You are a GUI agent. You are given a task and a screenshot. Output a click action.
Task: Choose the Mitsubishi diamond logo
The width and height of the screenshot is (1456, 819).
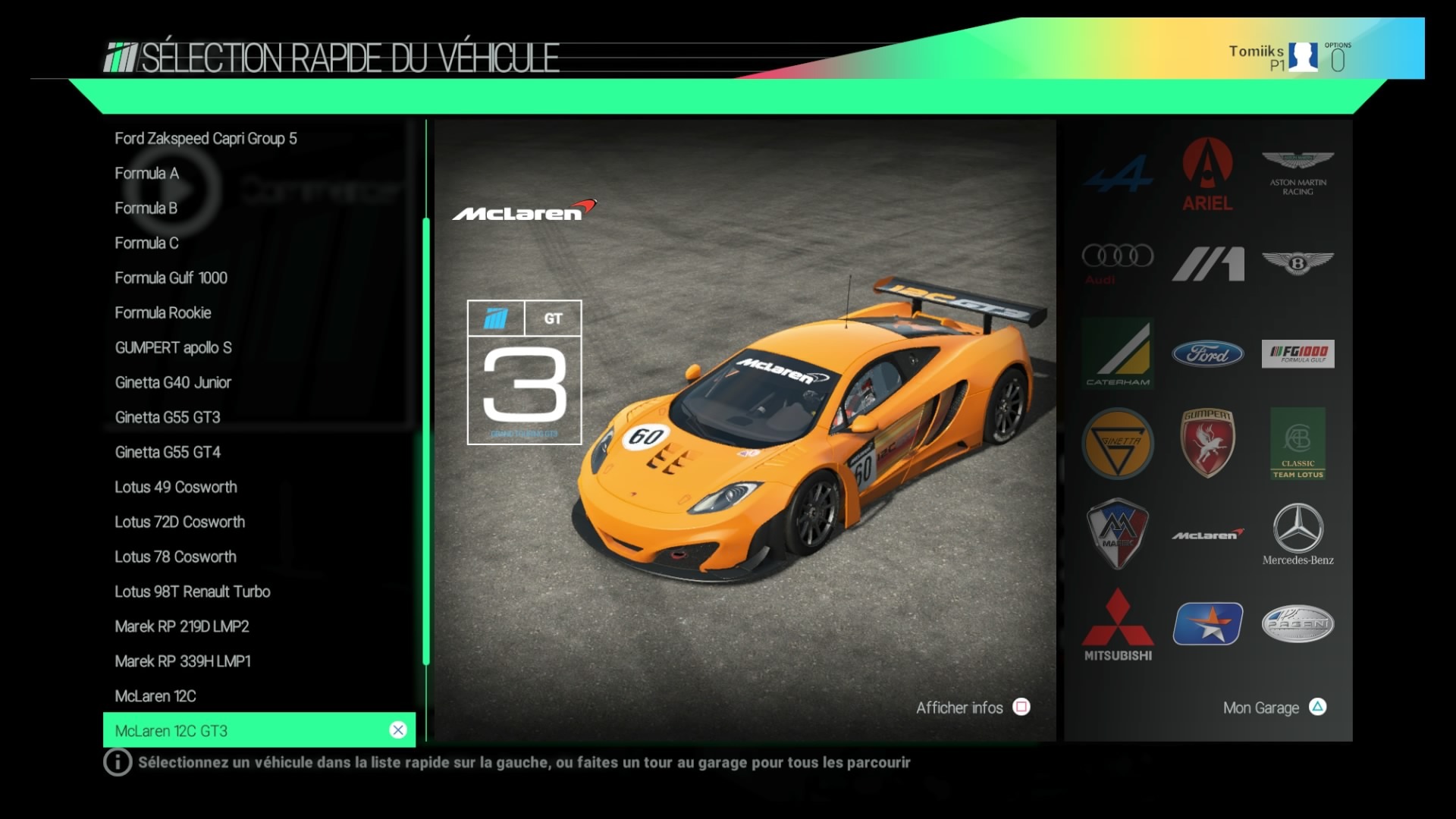point(1117,625)
